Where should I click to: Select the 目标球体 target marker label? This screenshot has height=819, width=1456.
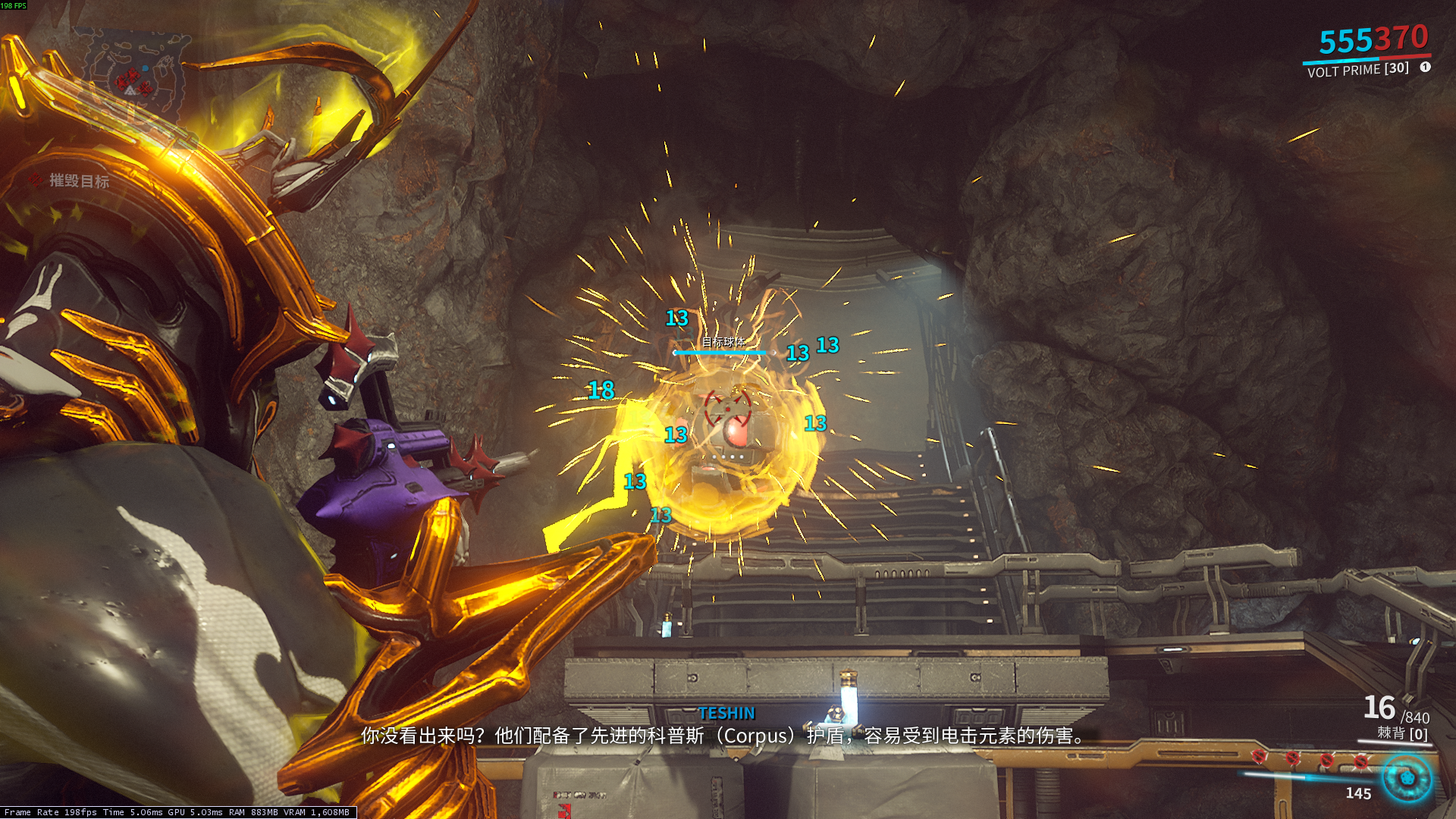(x=723, y=342)
